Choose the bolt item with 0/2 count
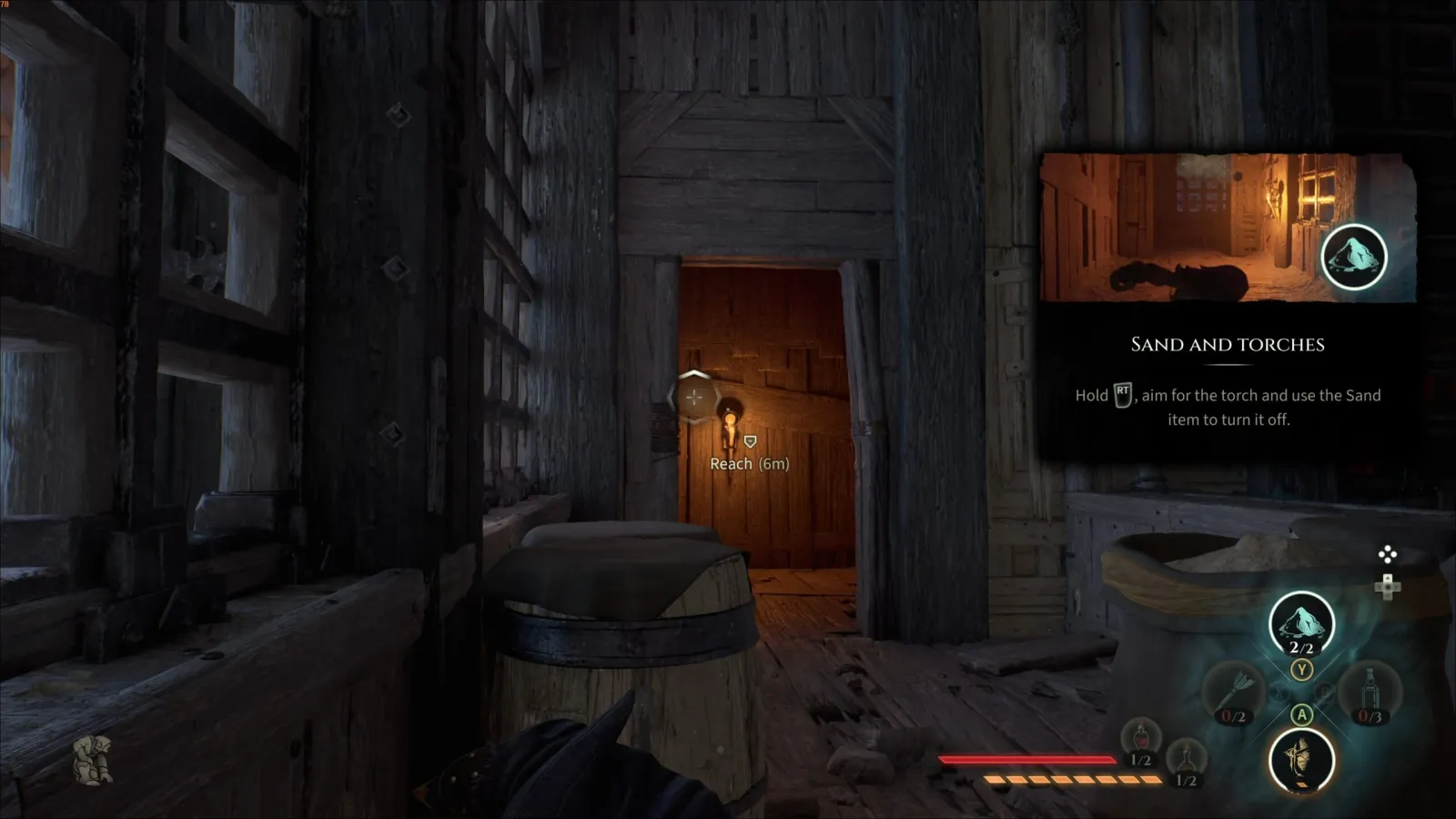 coord(1236,693)
